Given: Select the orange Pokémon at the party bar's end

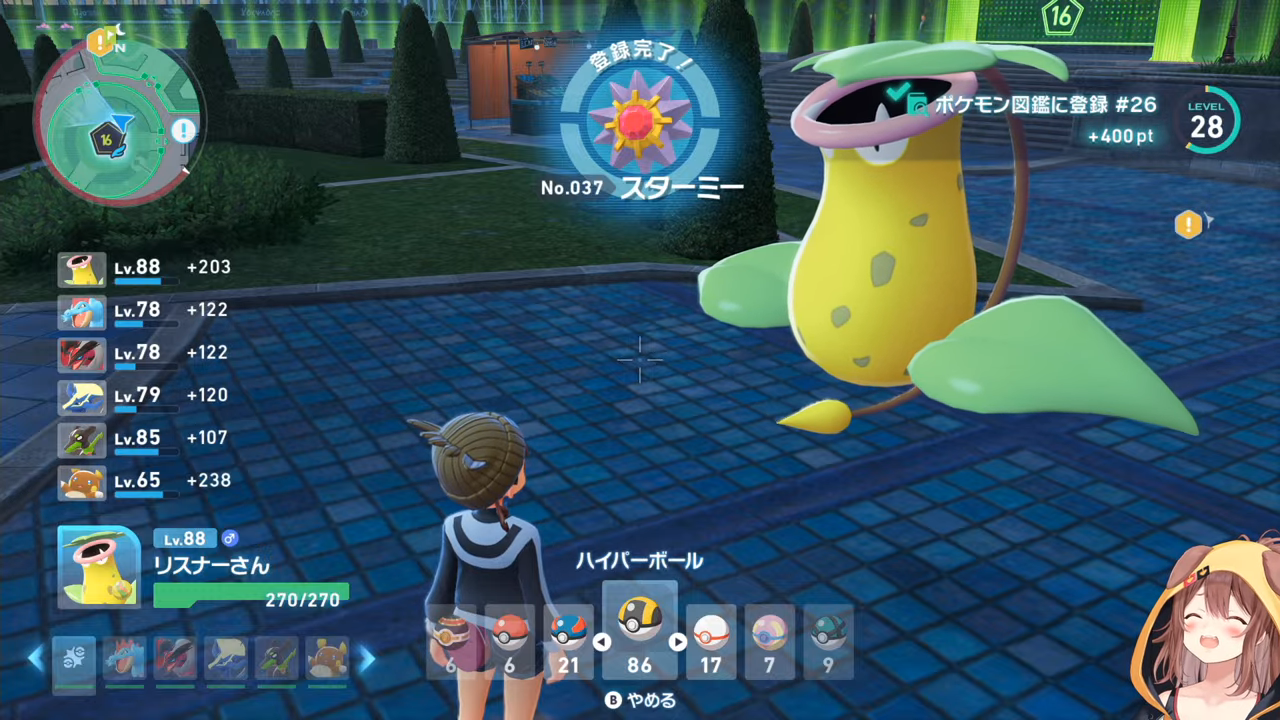Looking at the screenshot, I should coord(327,660).
